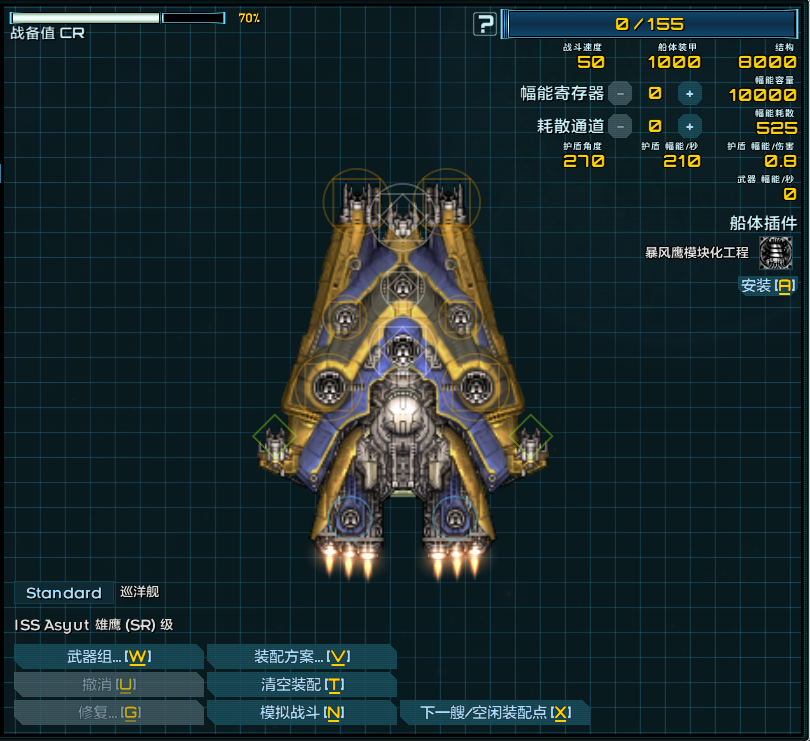Select the 暴风鹰模块化工程 hullmod icon

point(776,253)
